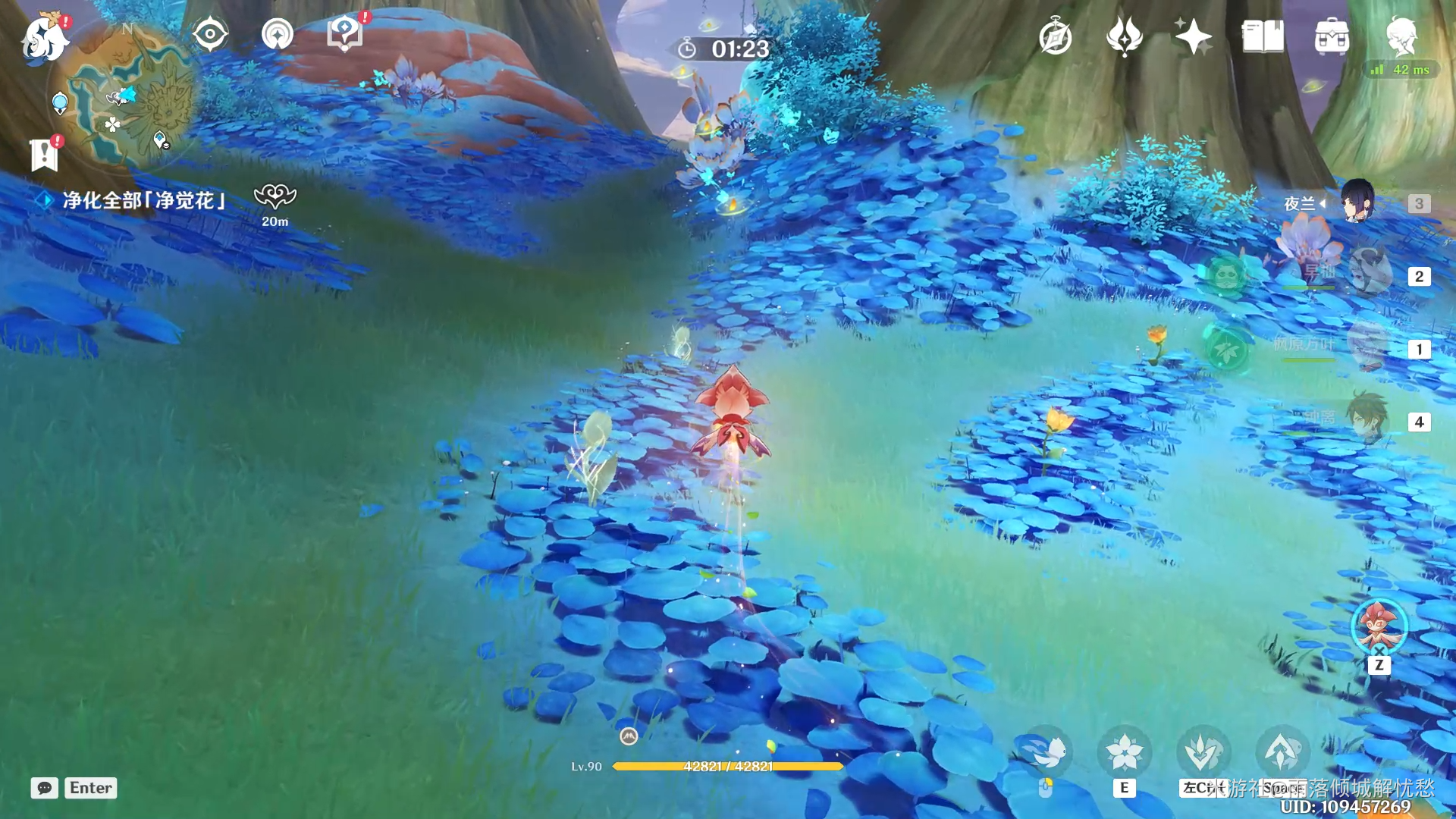Click the Enter chat input field
1456x819 pixels.
[89, 788]
